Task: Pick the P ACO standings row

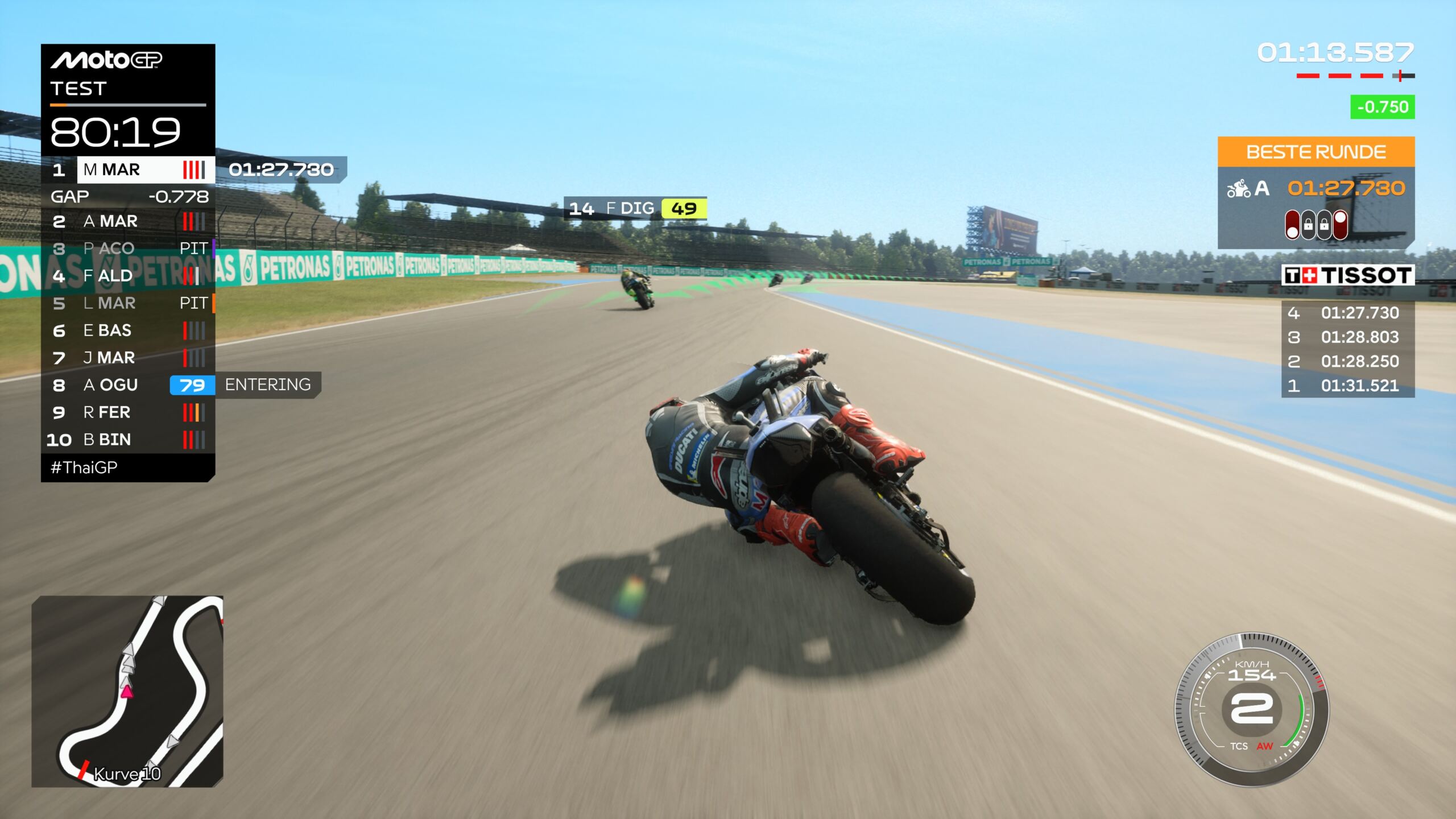Action: [128, 249]
